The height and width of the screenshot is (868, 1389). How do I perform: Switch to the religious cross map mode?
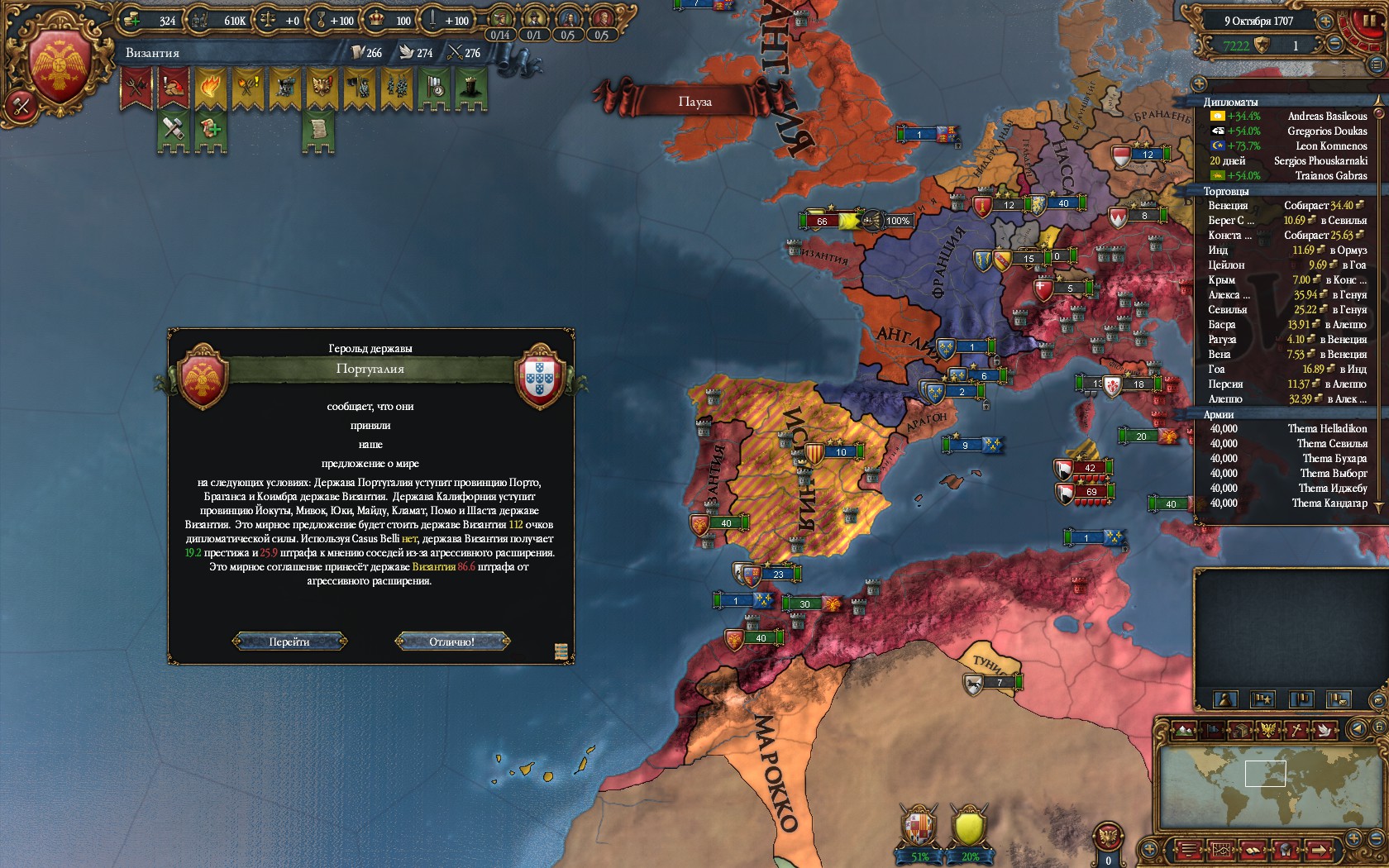1297,730
